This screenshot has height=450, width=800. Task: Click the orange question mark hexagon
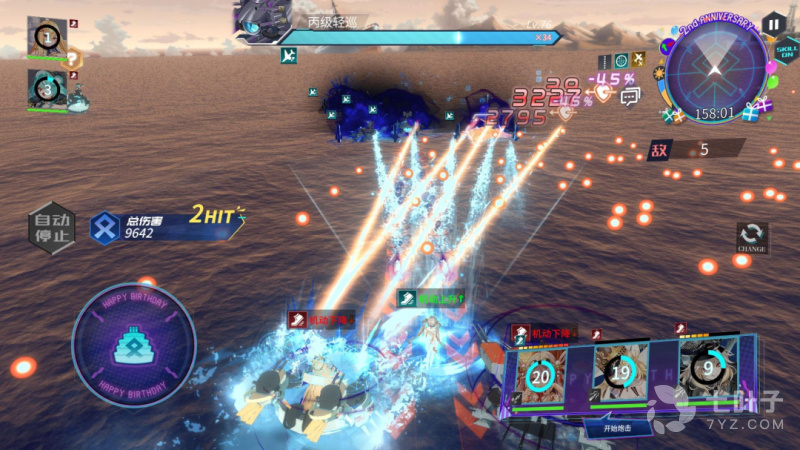pos(74,60)
